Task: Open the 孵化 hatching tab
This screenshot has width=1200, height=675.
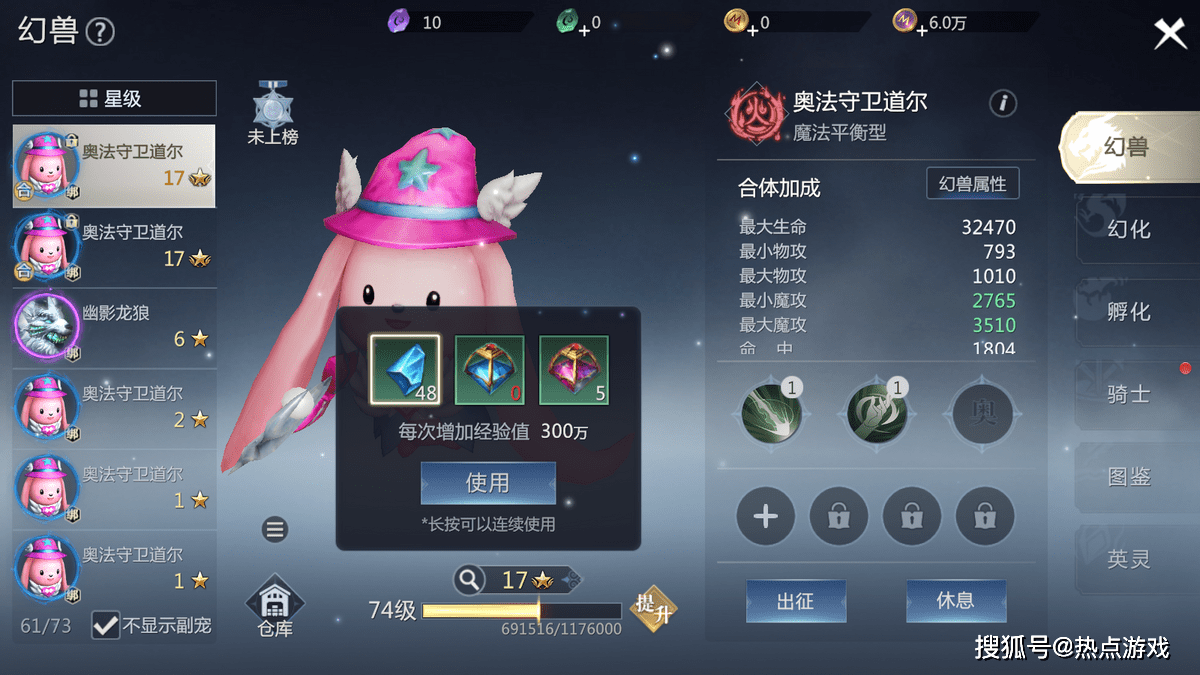Action: point(1128,312)
